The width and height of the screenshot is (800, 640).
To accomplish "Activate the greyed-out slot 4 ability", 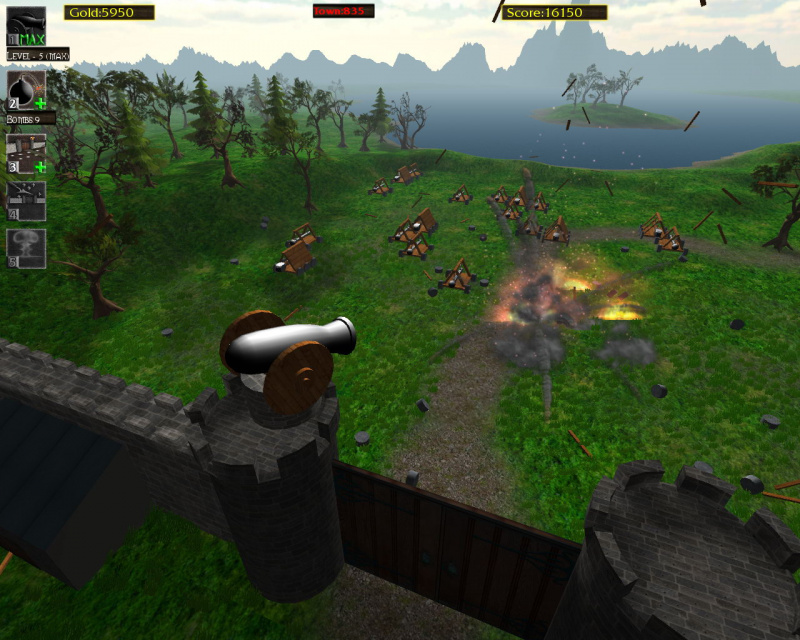I will pos(26,200).
